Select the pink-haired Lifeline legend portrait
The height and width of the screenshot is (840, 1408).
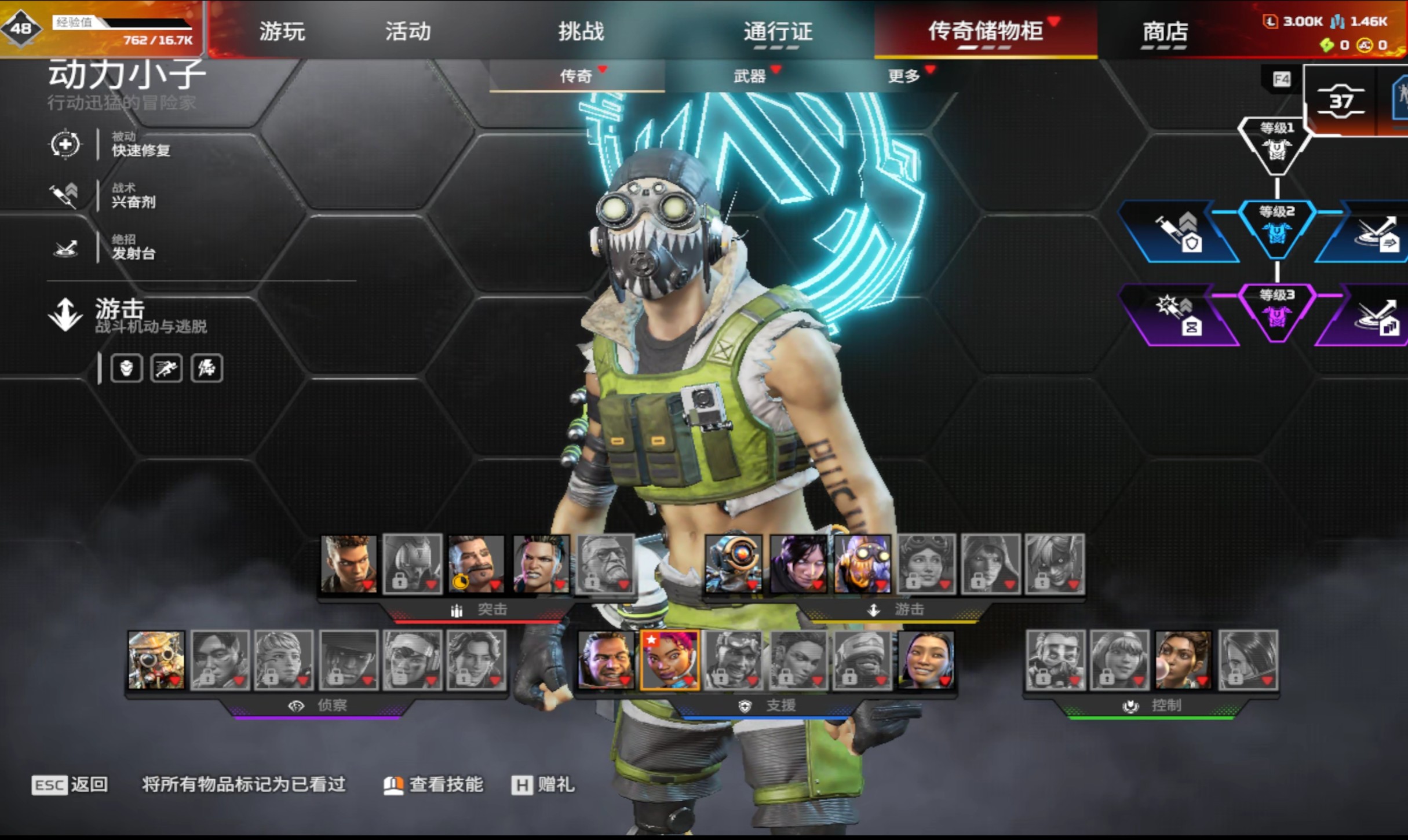tap(670, 660)
